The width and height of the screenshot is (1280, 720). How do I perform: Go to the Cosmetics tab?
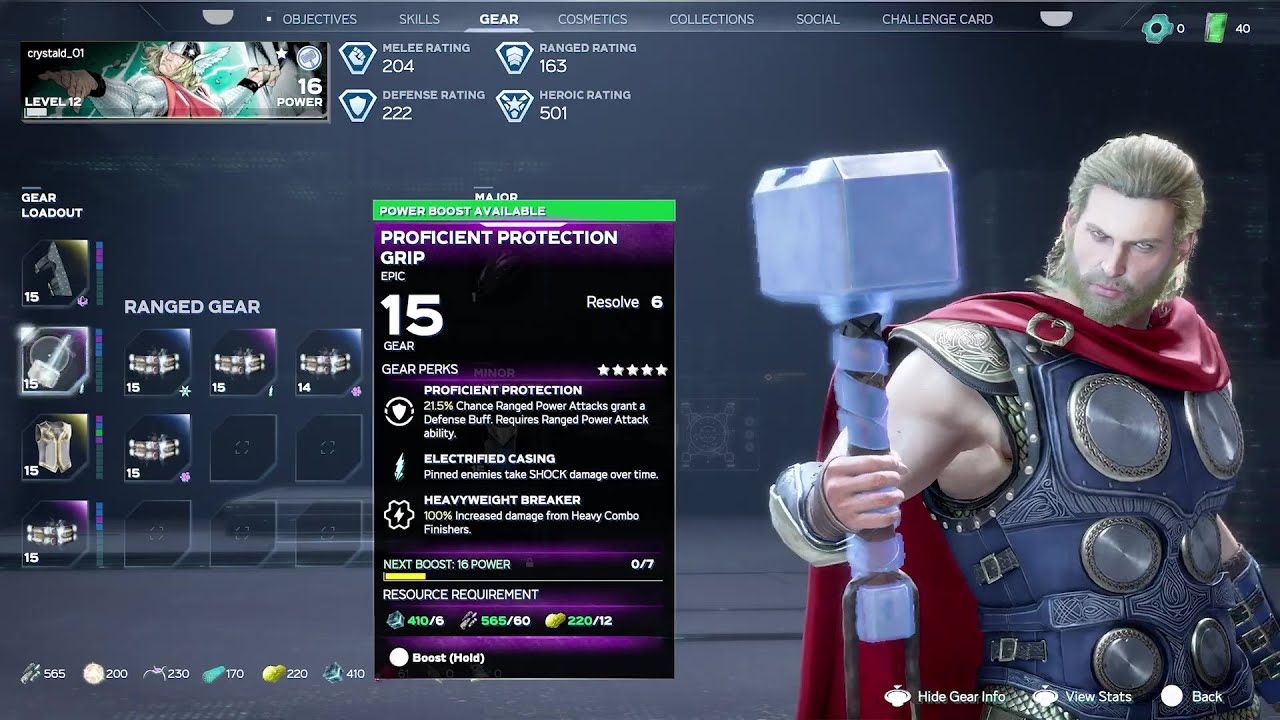(592, 19)
